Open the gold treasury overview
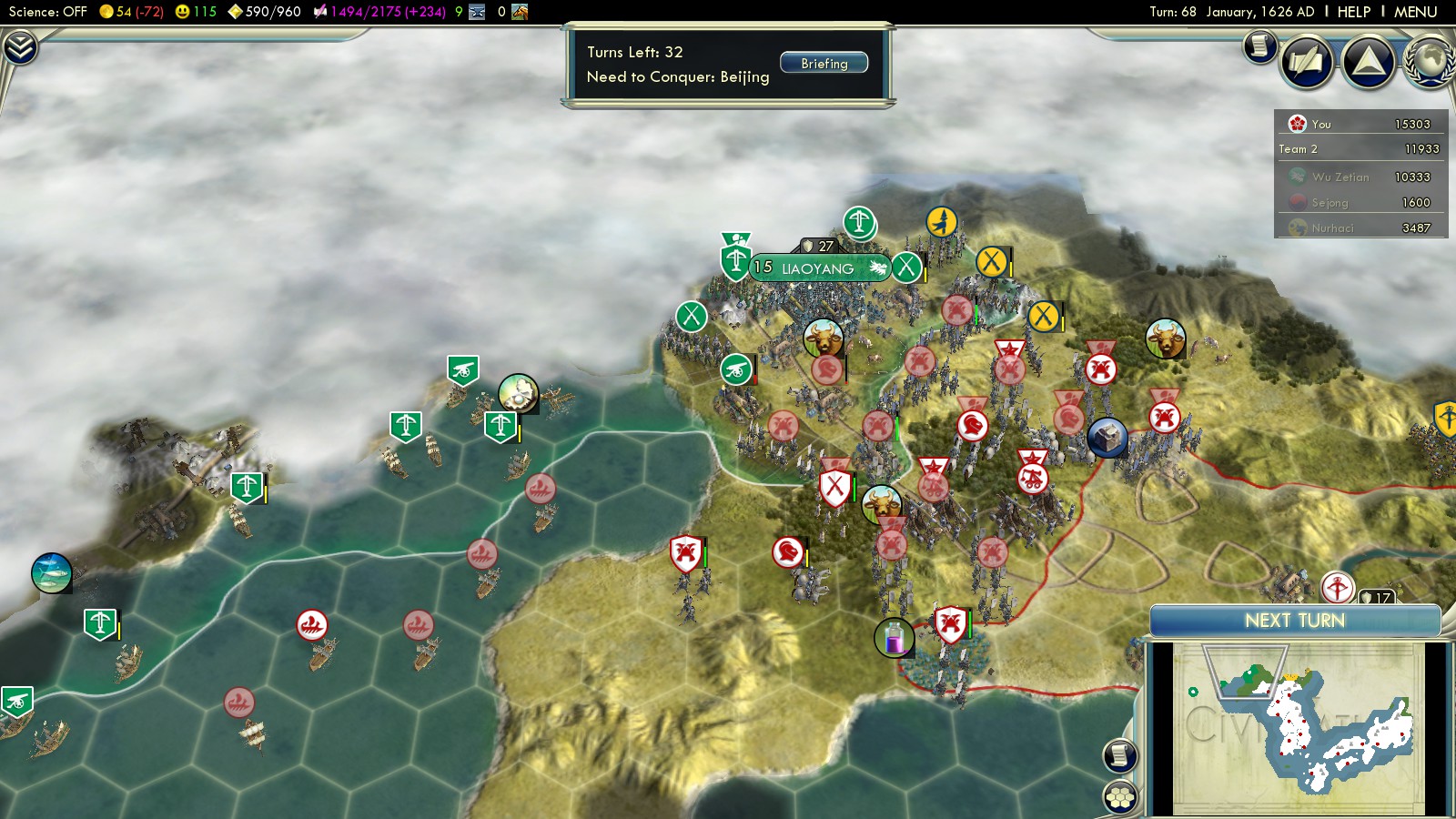 pyautogui.click(x=131, y=12)
